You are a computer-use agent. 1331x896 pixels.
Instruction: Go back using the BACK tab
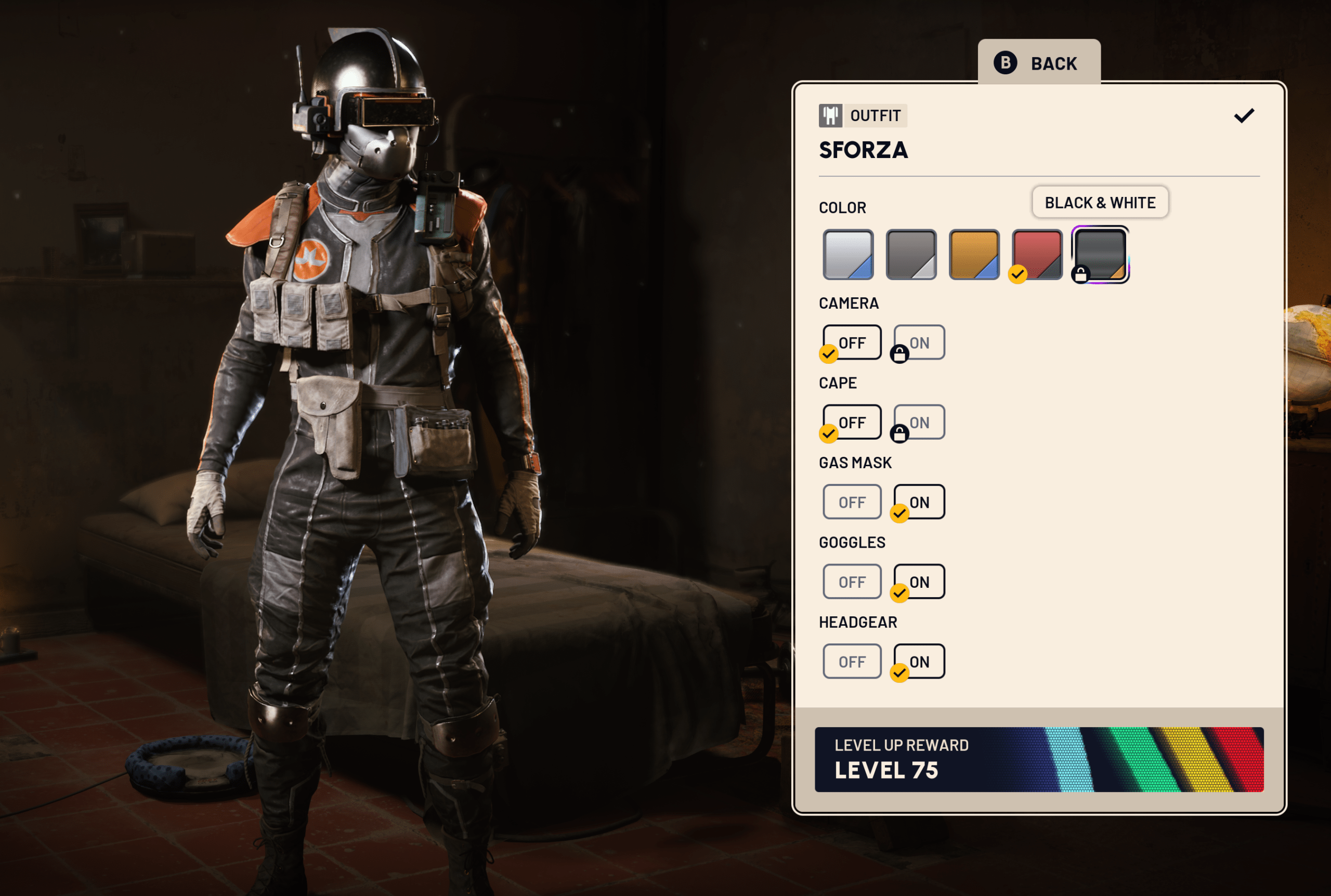pos(1038,63)
